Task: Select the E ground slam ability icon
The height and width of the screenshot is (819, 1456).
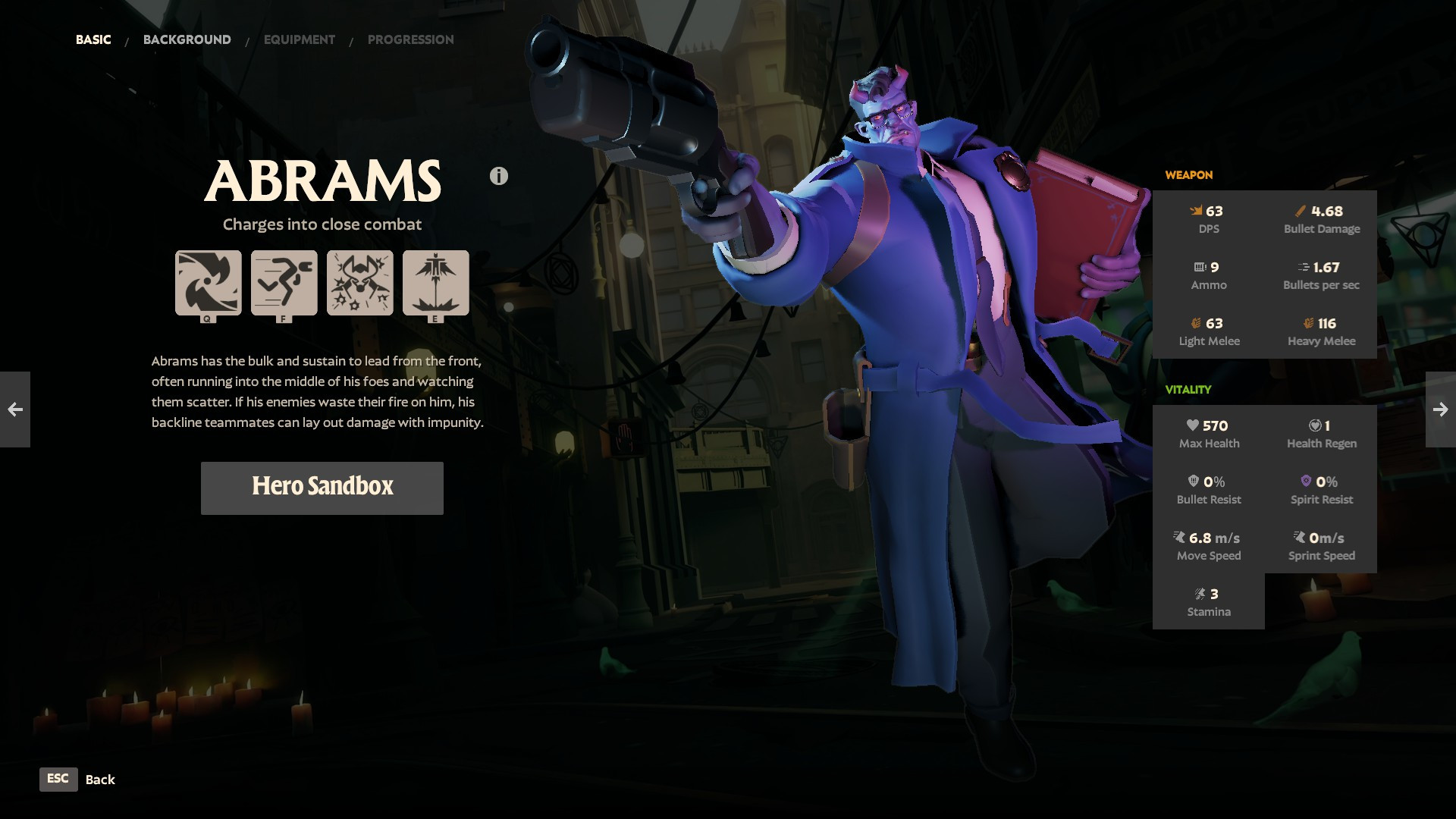Action: click(436, 283)
